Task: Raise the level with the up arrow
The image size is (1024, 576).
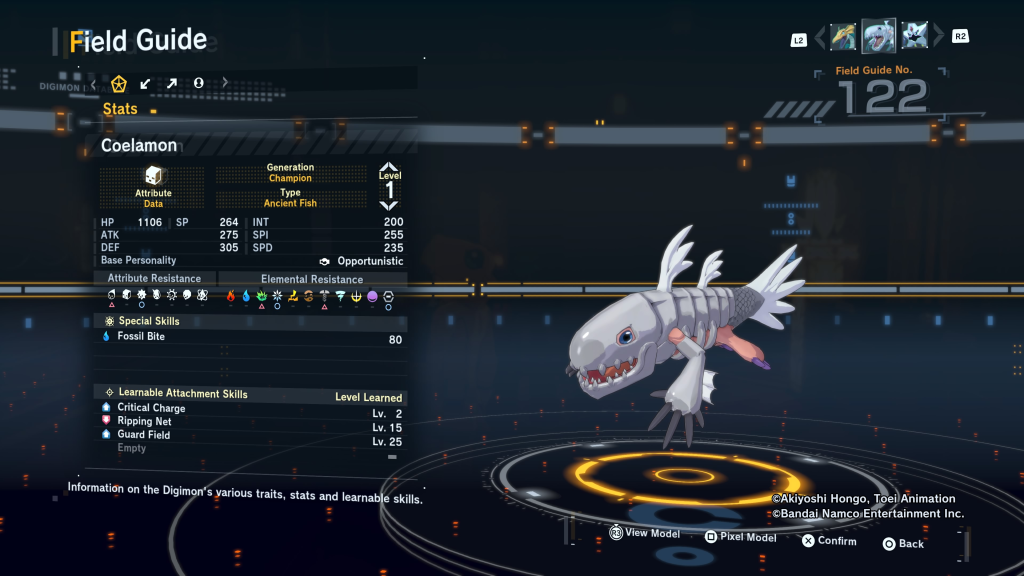Action: click(389, 169)
